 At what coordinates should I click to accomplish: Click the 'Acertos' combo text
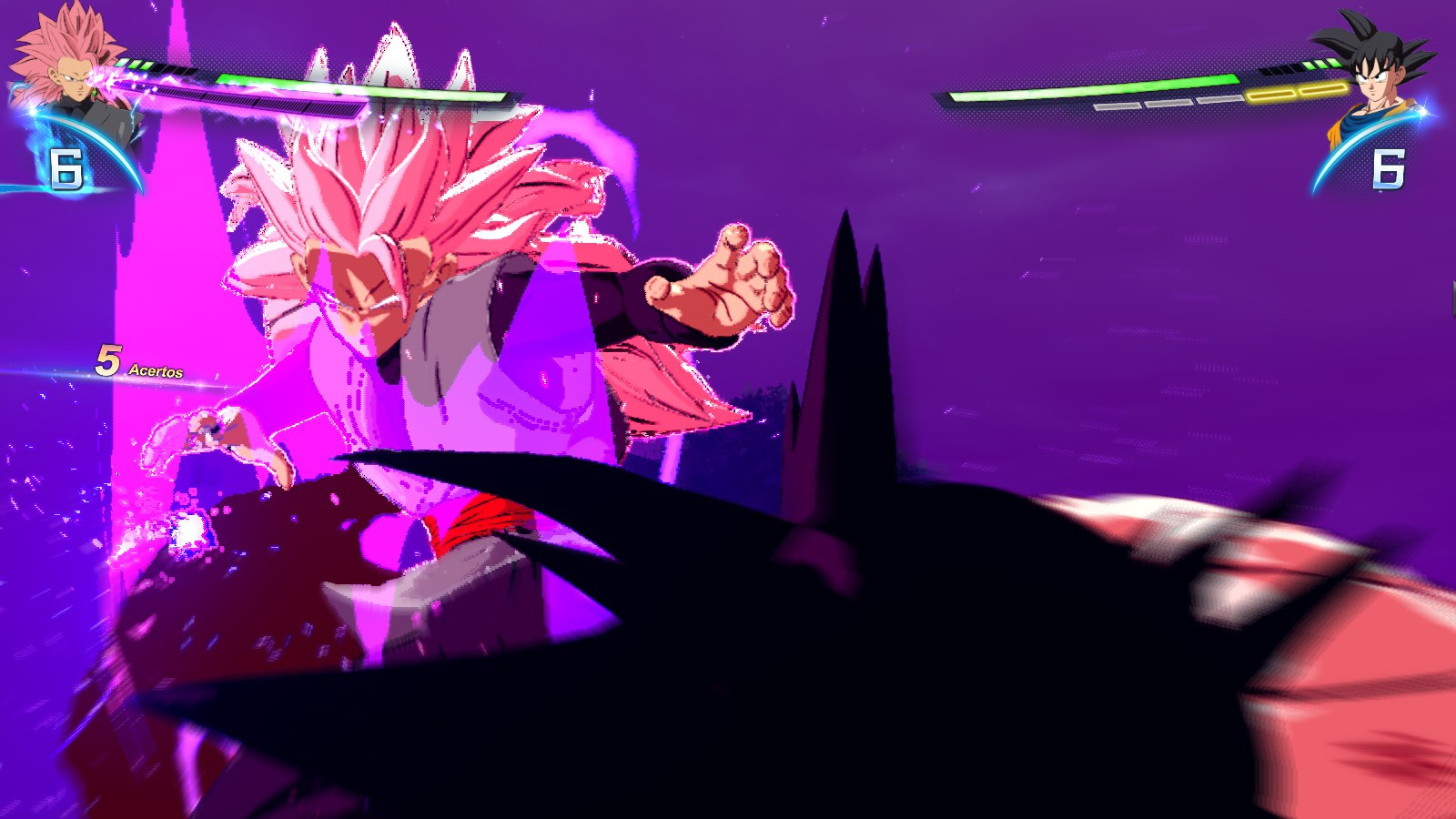pyautogui.click(x=155, y=370)
